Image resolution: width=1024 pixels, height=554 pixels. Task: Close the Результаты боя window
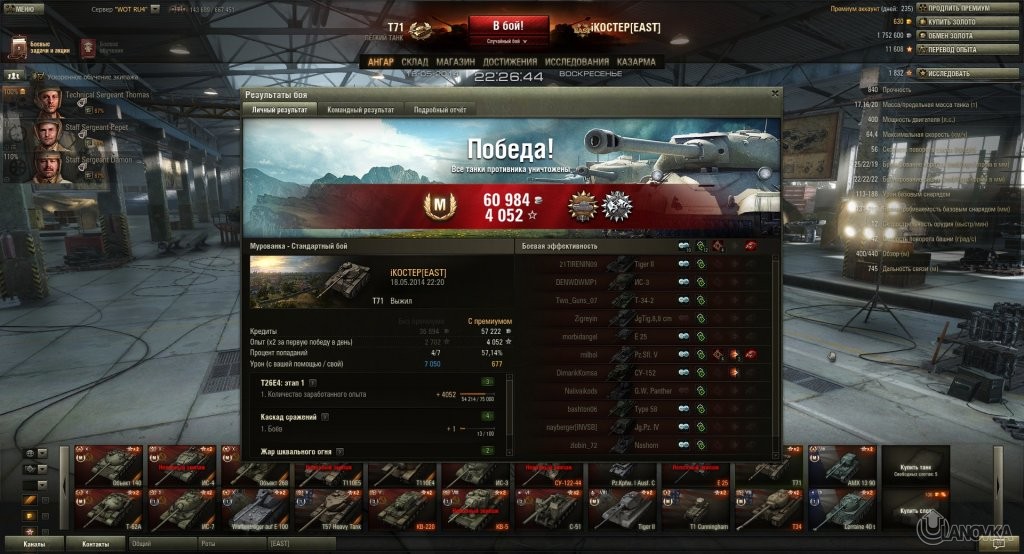click(774, 93)
